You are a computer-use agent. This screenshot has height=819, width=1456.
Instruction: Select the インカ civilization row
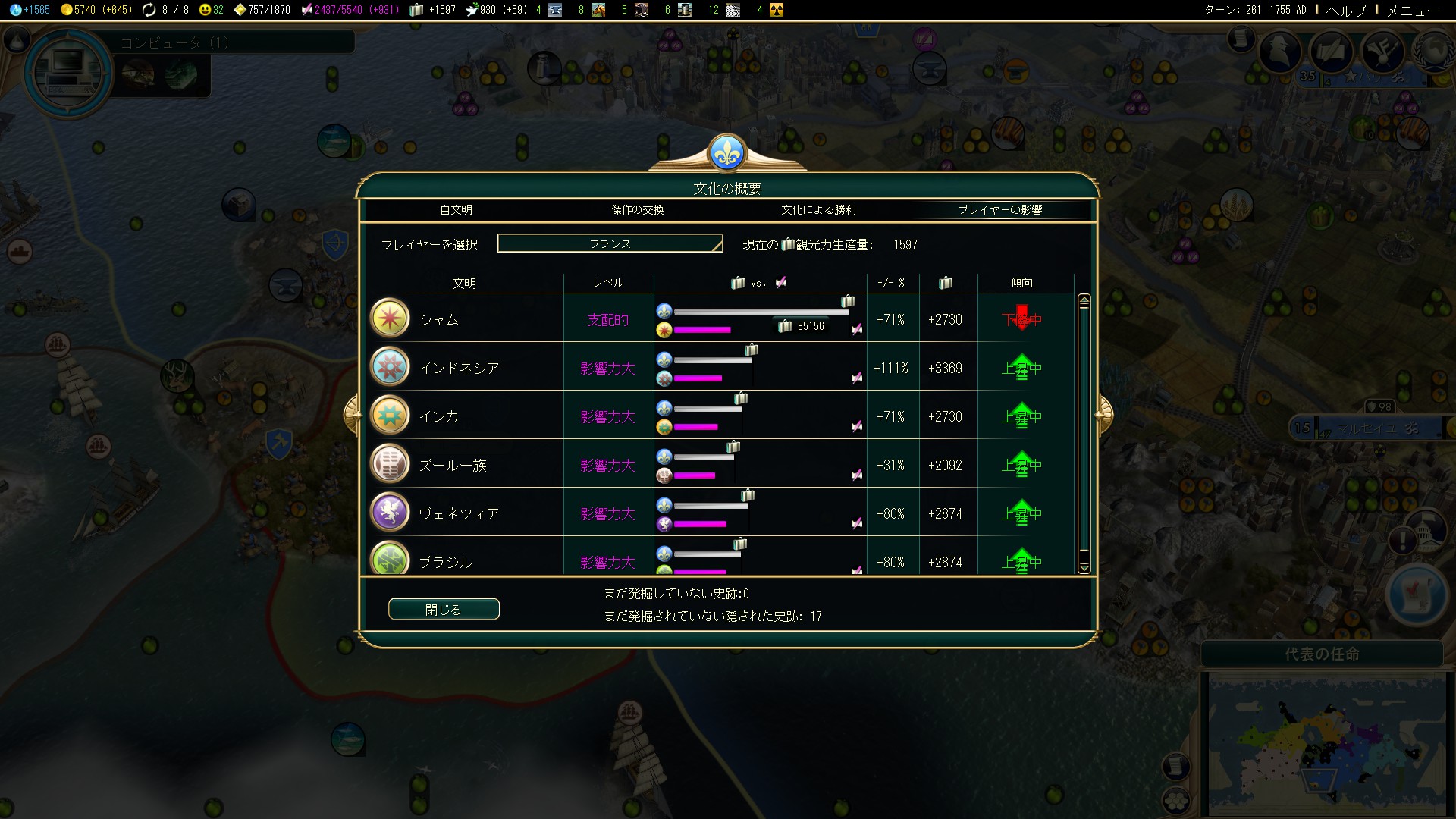[x=439, y=416]
